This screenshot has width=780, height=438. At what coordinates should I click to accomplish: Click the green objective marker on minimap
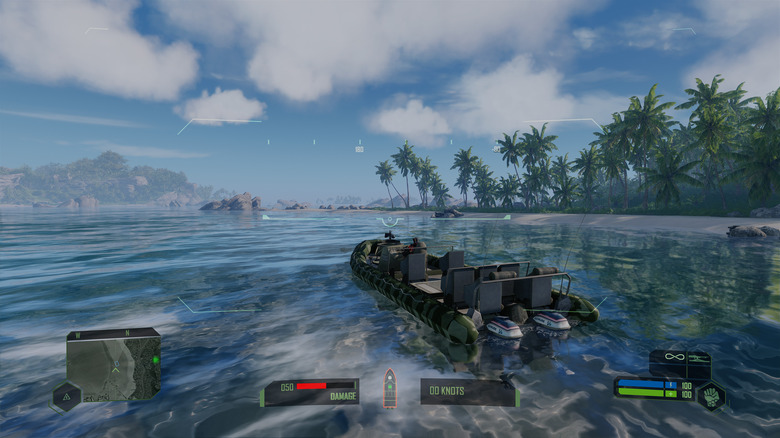point(155,358)
